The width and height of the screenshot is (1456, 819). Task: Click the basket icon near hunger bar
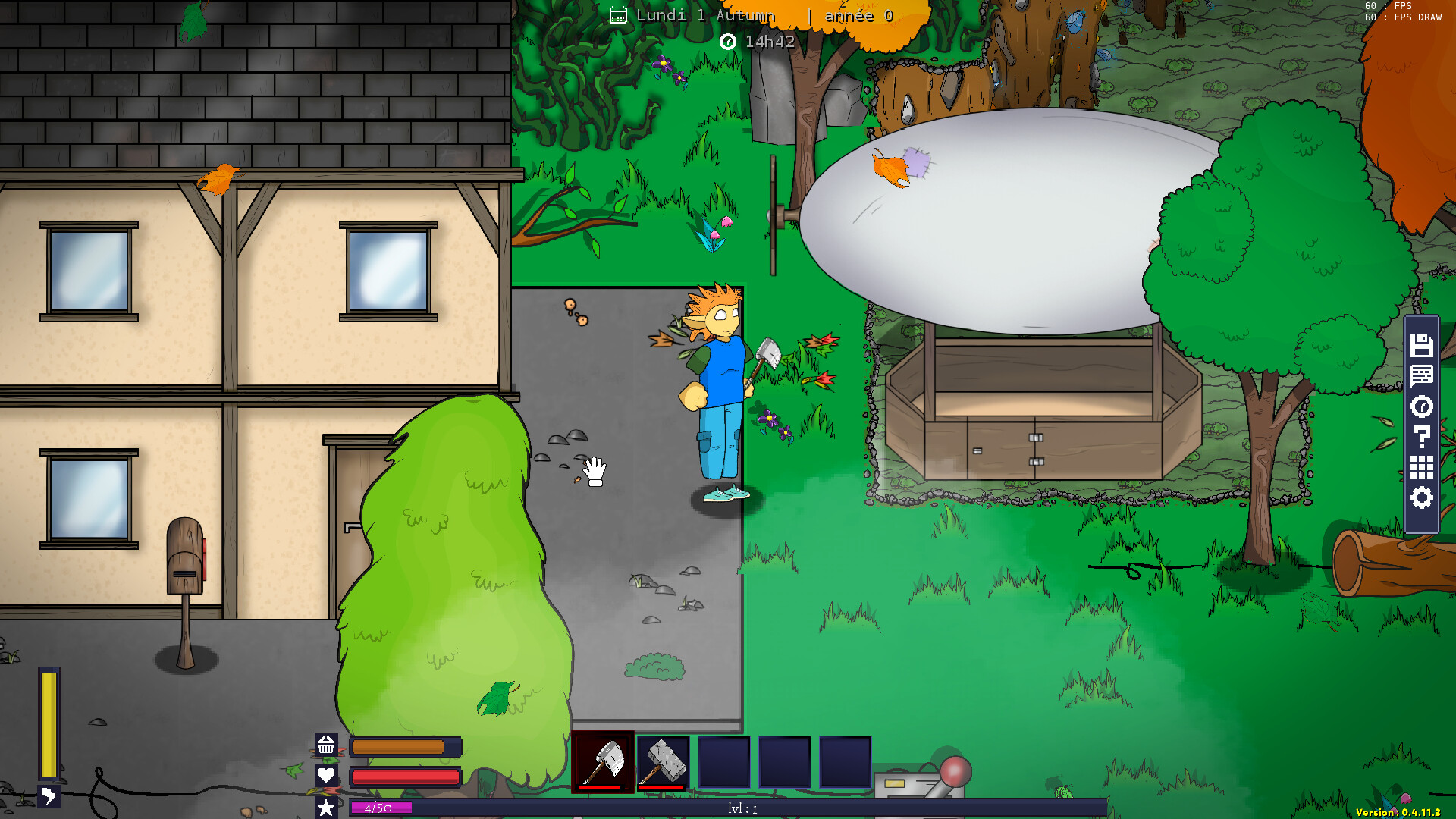coord(327,746)
